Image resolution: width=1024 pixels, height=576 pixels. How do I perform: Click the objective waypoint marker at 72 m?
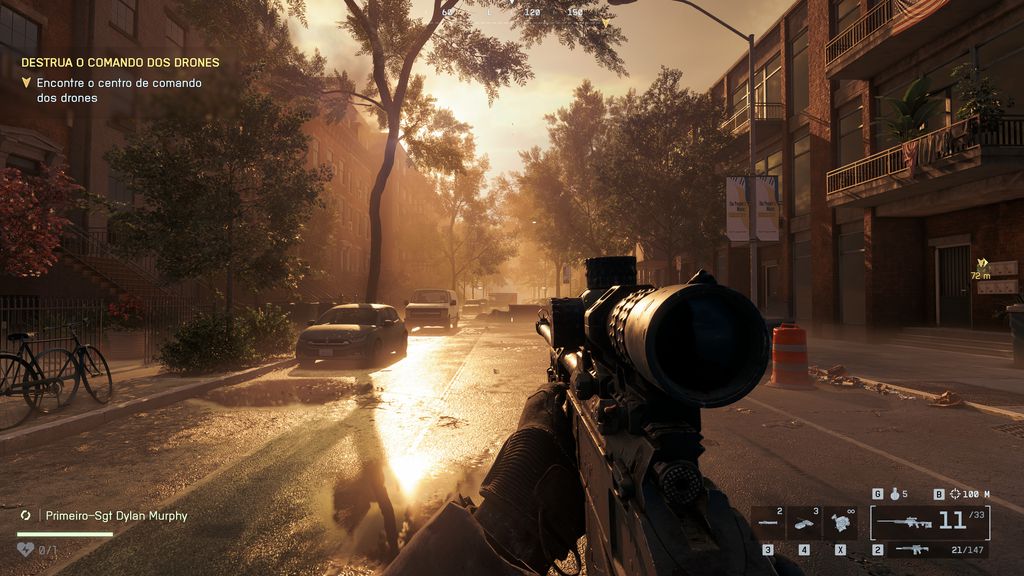(981, 265)
